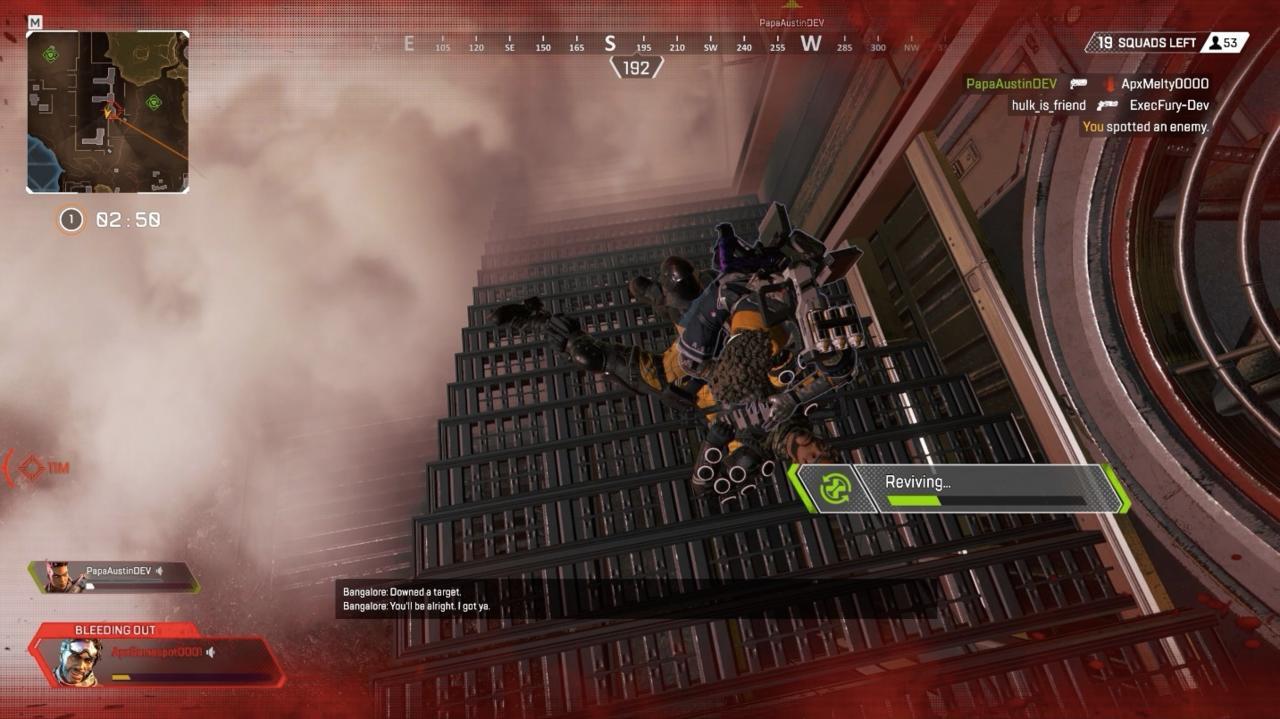Click the green revive icon

[834, 488]
